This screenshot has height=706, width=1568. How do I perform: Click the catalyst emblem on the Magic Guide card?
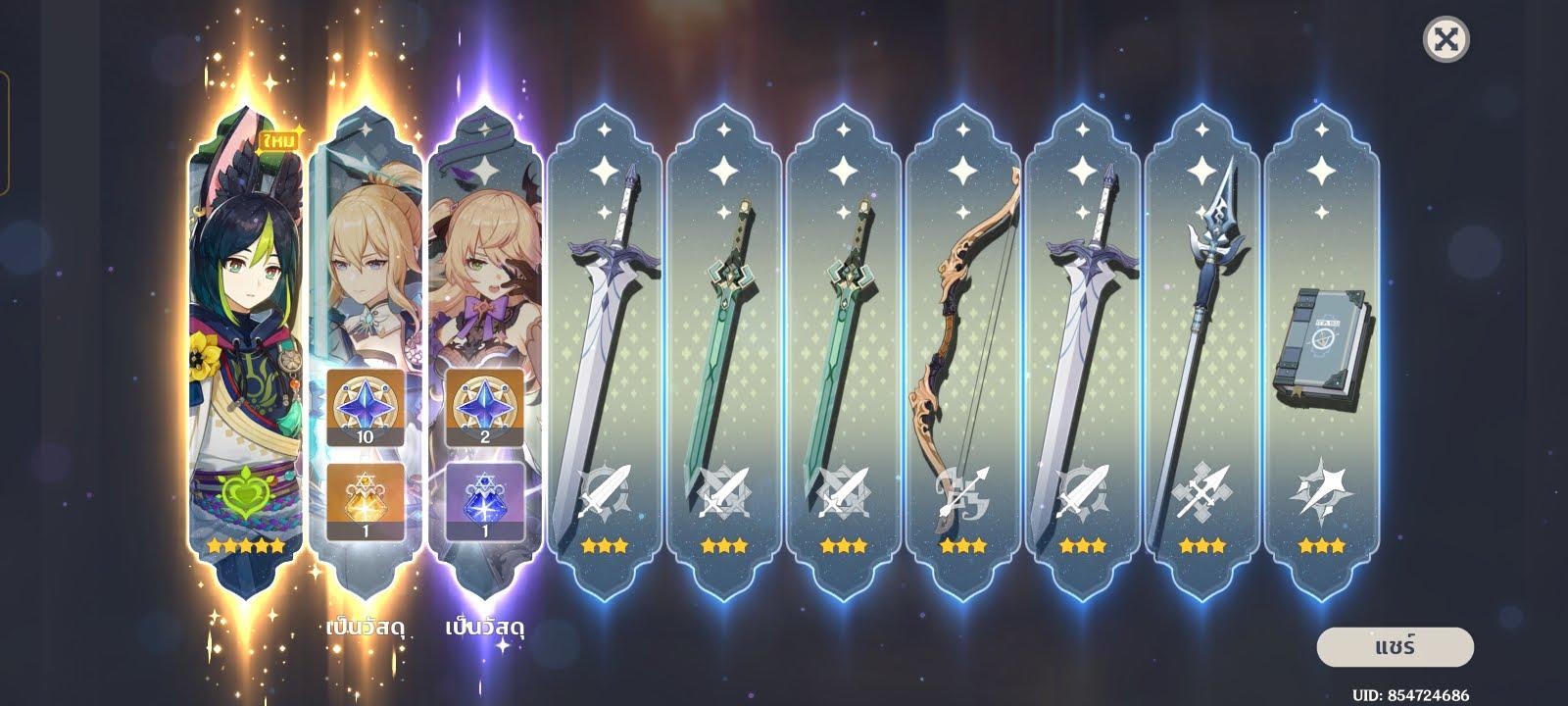coord(1322,494)
